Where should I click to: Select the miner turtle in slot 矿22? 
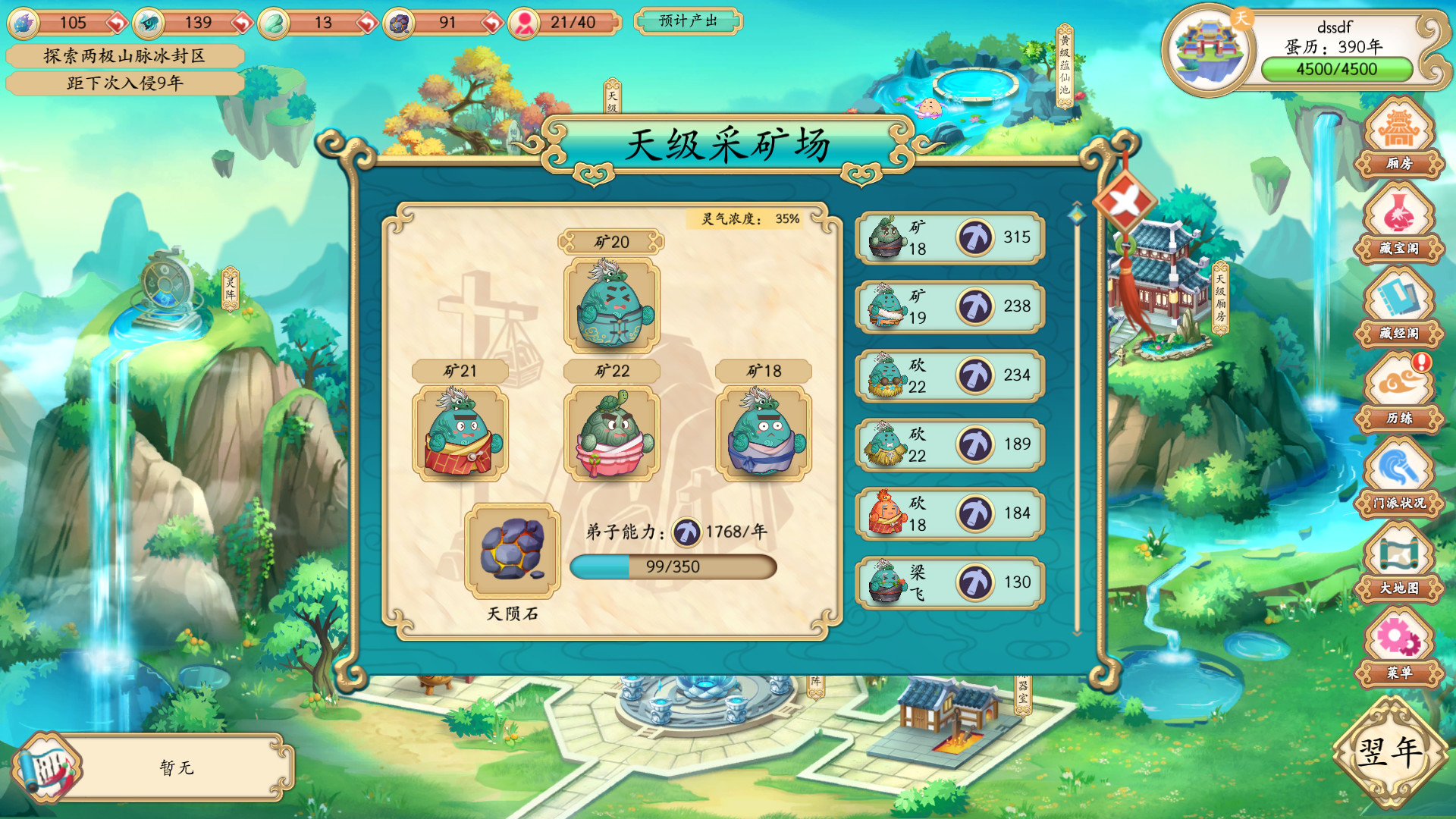[610, 434]
